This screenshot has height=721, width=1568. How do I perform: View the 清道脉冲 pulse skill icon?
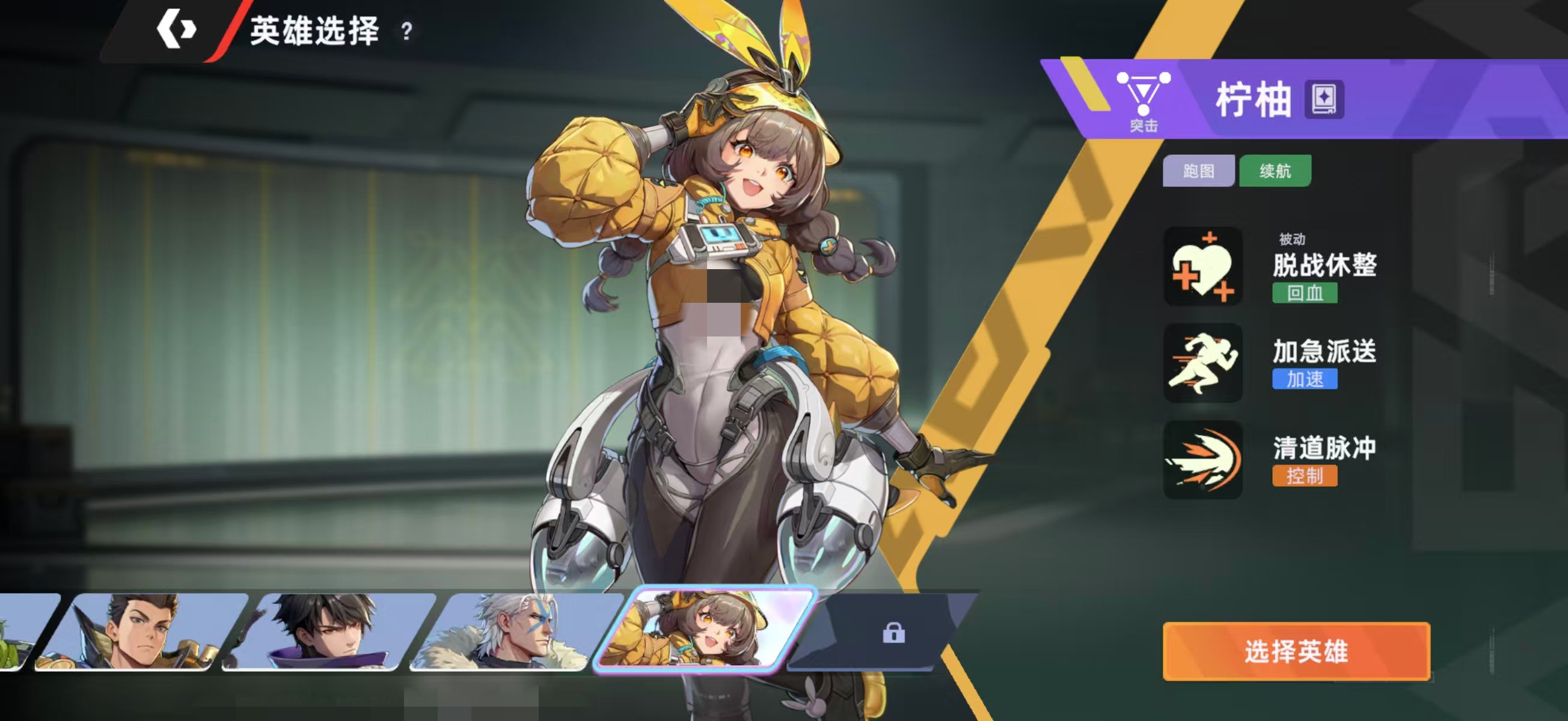click(x=1203, y=460)
